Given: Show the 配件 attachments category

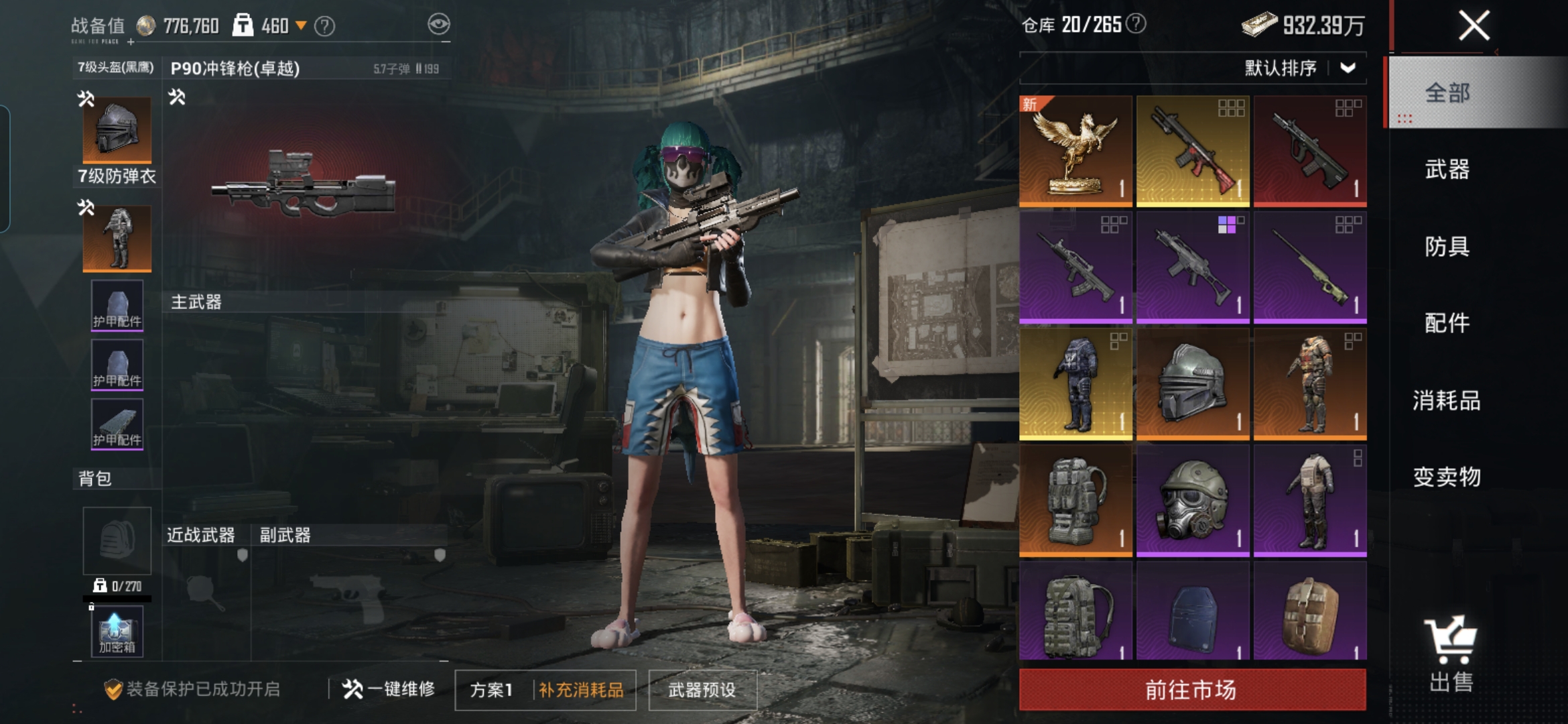Looking at the screenshot, I should (x=1447, y=323).
